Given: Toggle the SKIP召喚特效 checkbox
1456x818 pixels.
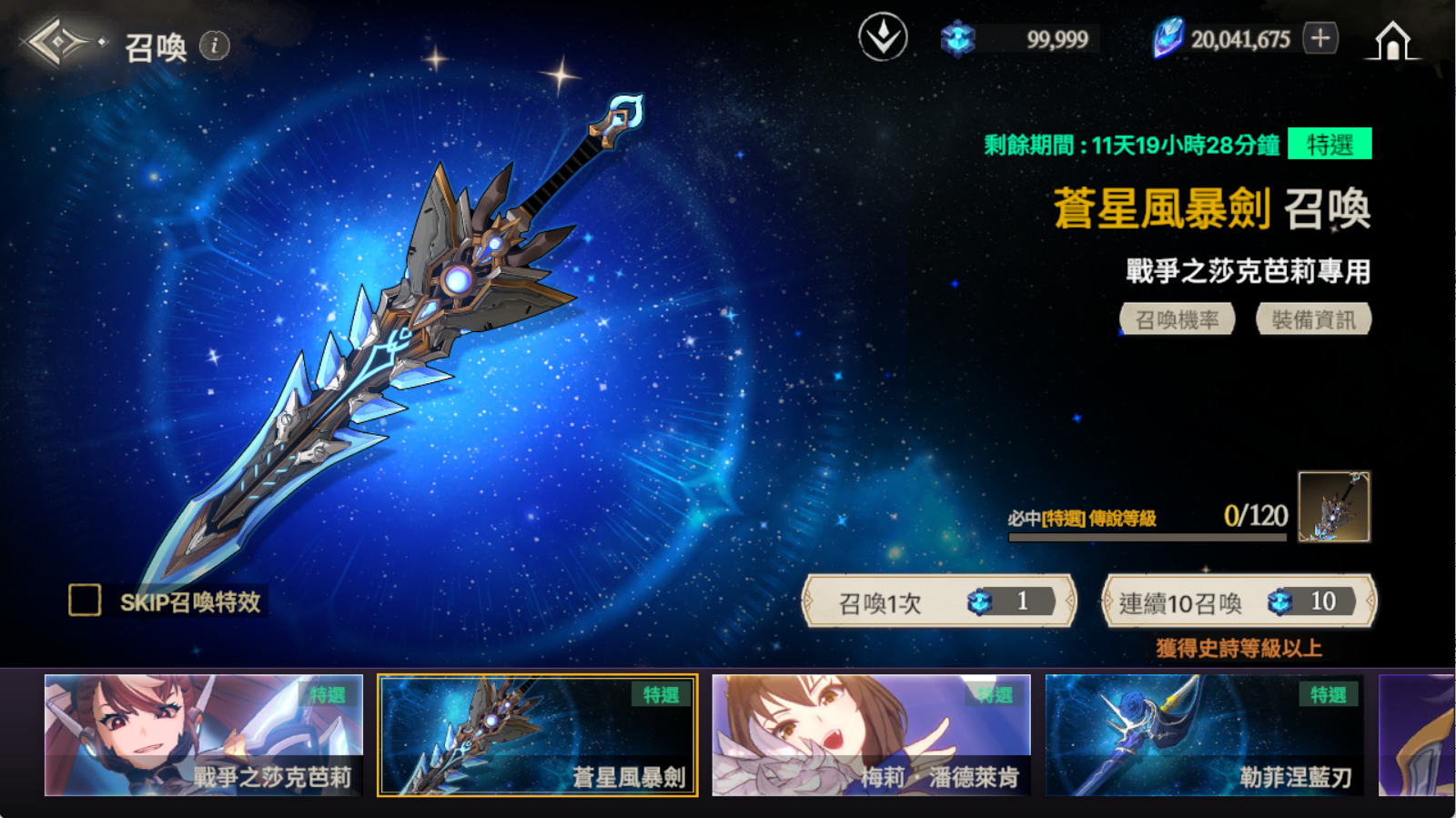Looking at the screenshot, I should click(x=85, y=601).
